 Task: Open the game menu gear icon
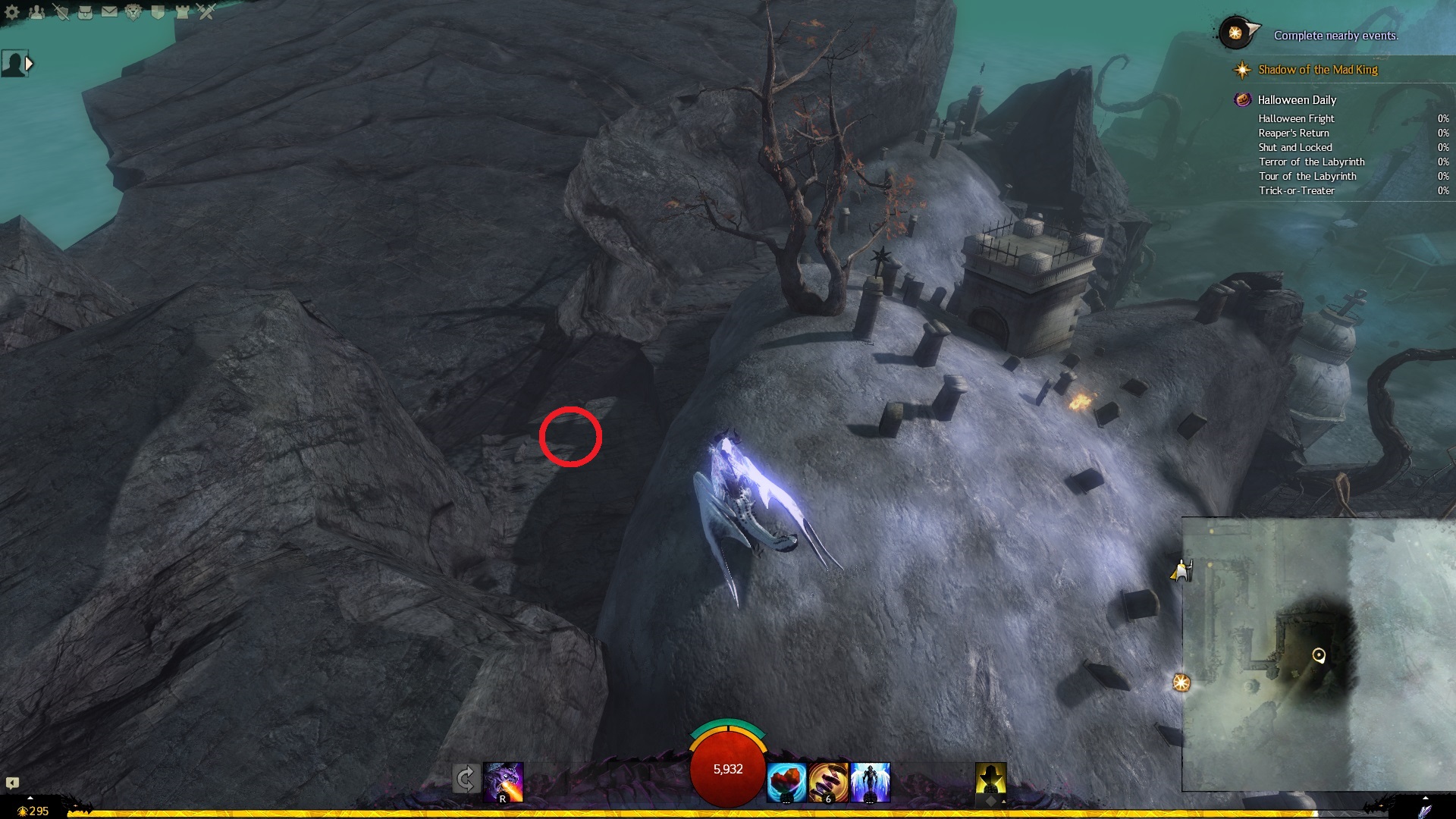tap(12, 12)
